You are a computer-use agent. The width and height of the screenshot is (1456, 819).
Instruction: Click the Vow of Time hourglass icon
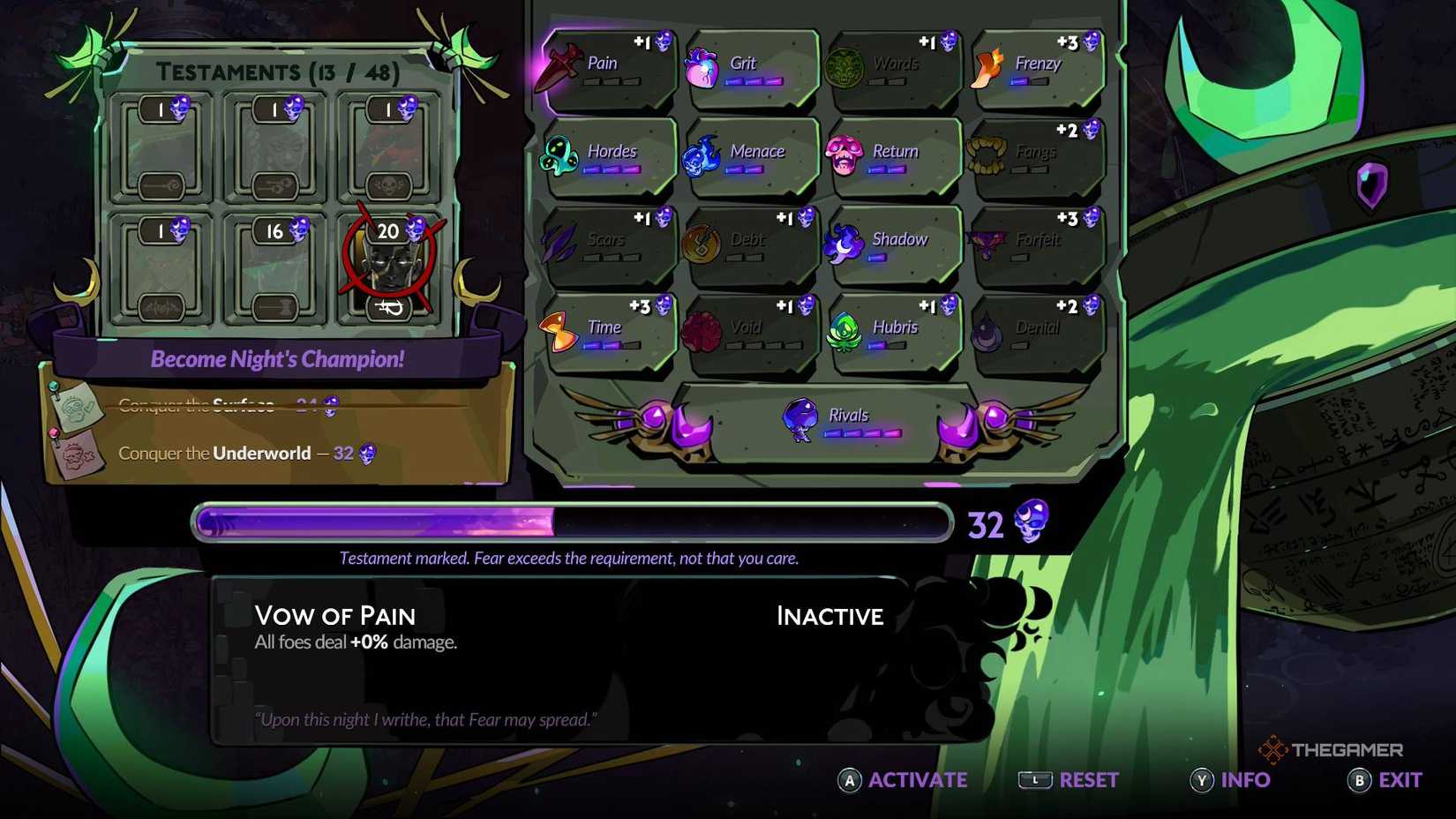pyautogui.click(x=558, y=328)
